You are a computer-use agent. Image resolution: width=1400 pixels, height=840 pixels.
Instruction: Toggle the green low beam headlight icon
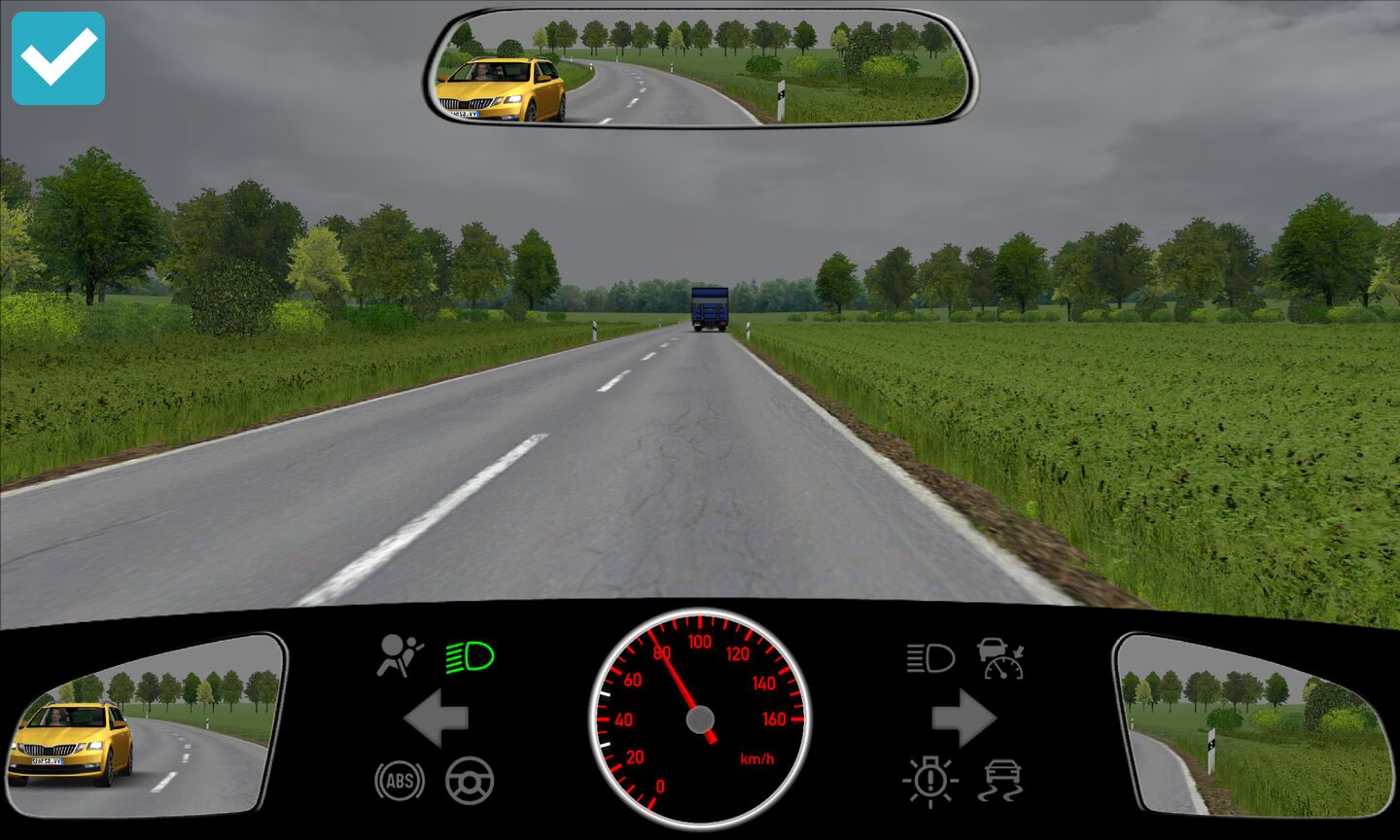[x=471, y=658]
